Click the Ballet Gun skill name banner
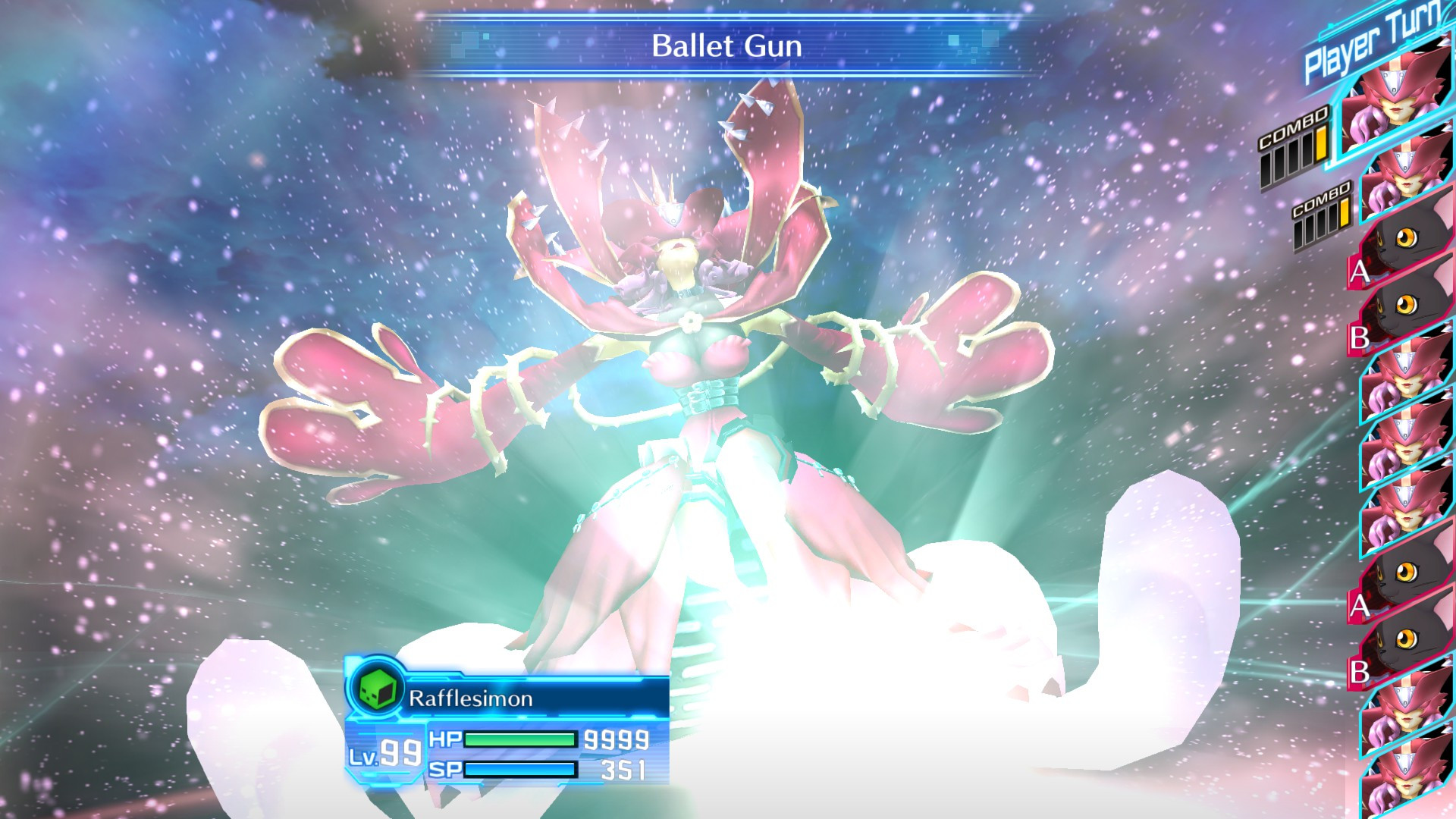 coord(727,45)
